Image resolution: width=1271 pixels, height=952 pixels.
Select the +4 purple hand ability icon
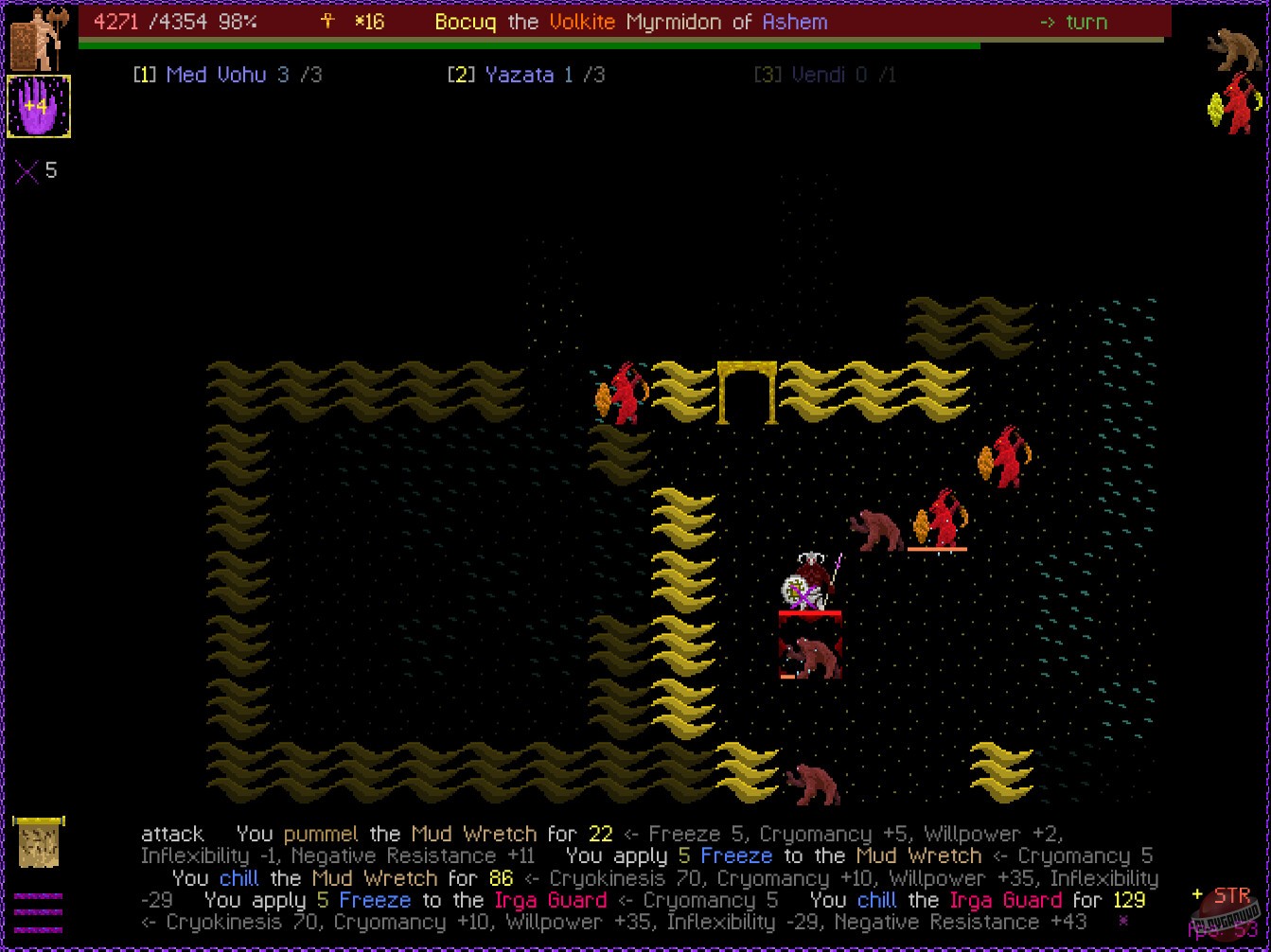(x=39, y=106)
